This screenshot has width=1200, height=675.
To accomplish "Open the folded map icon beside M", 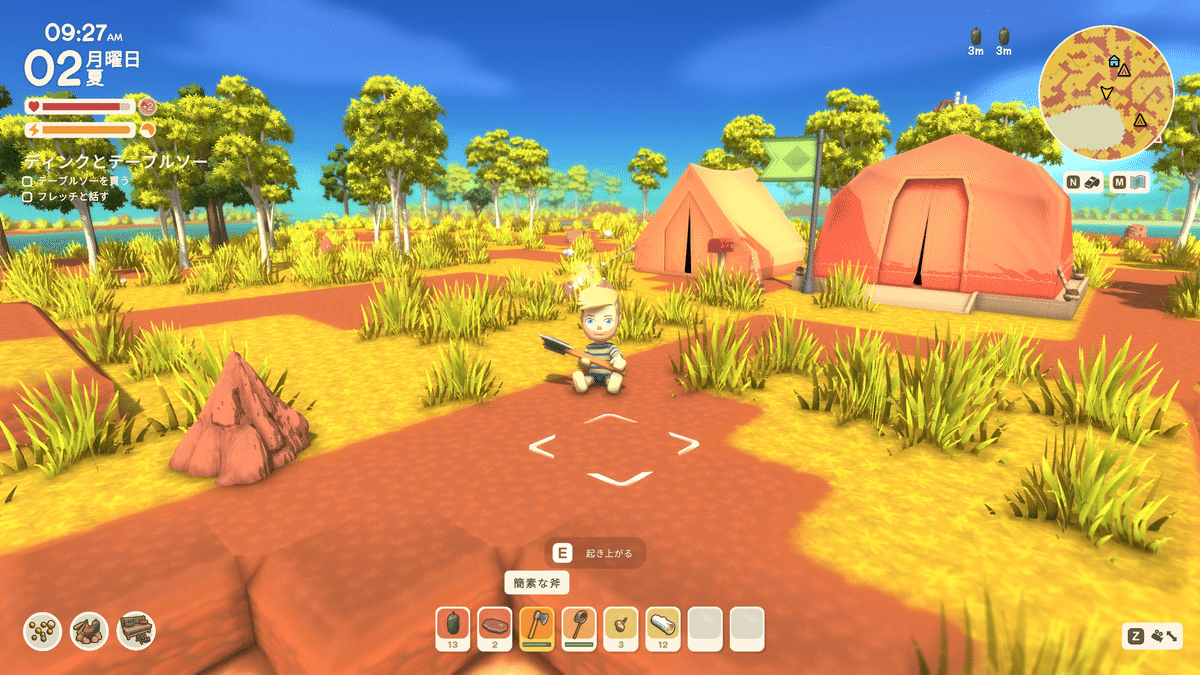I will coord(1140,182).
